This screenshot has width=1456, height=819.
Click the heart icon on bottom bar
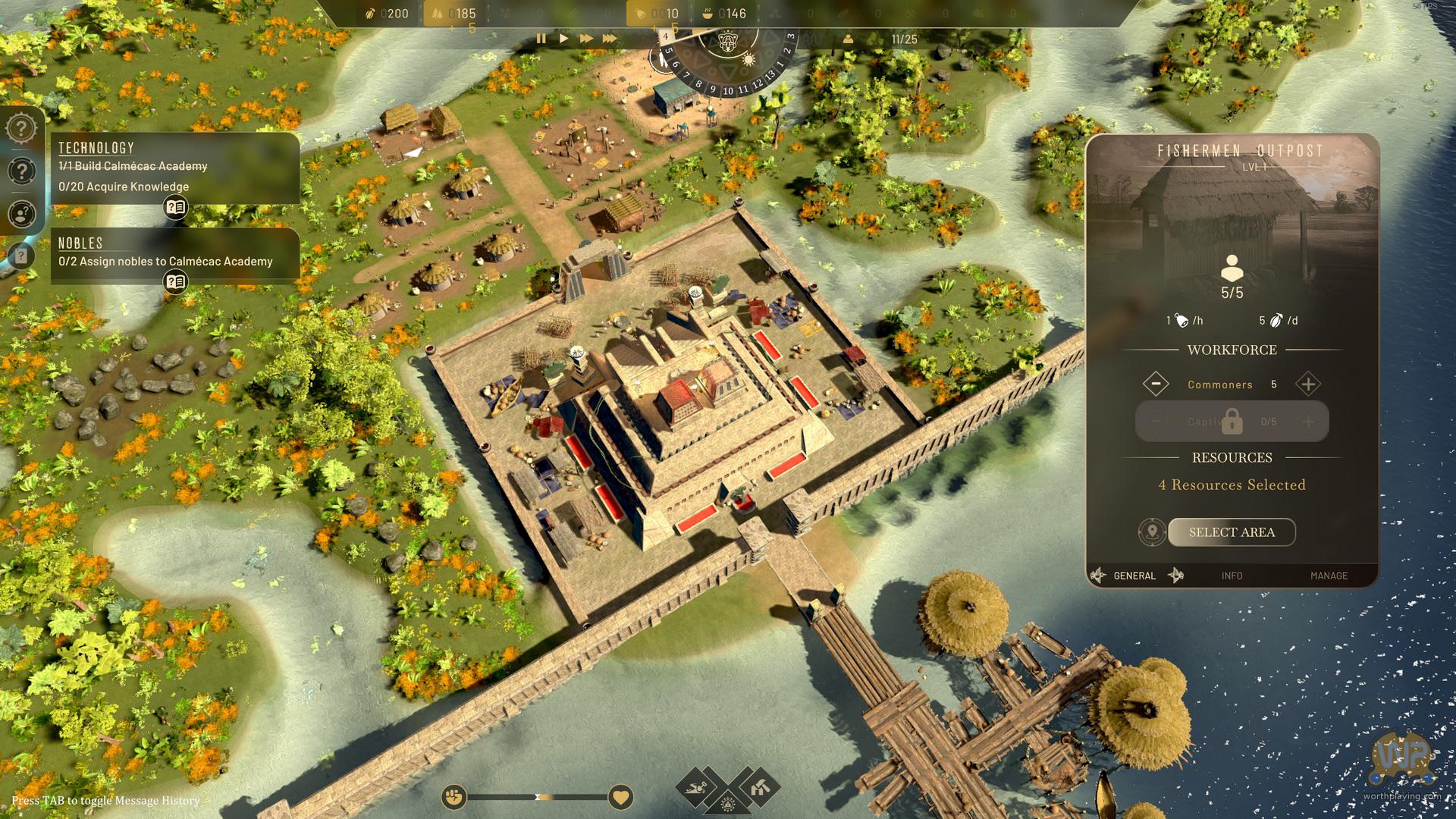click(x=620, y=797)
